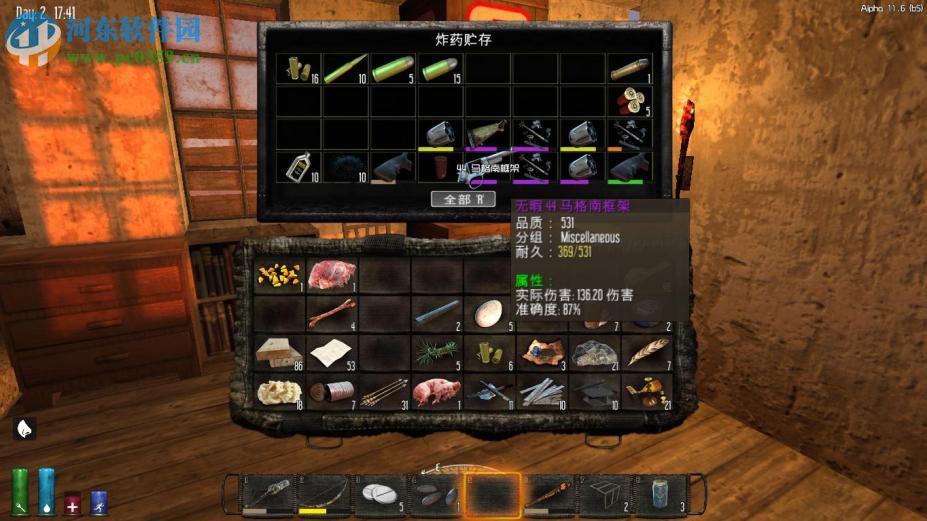Screen dimensions: 927x521
Task: Select the green-quality pistol grip part
Action: point(630,166)
